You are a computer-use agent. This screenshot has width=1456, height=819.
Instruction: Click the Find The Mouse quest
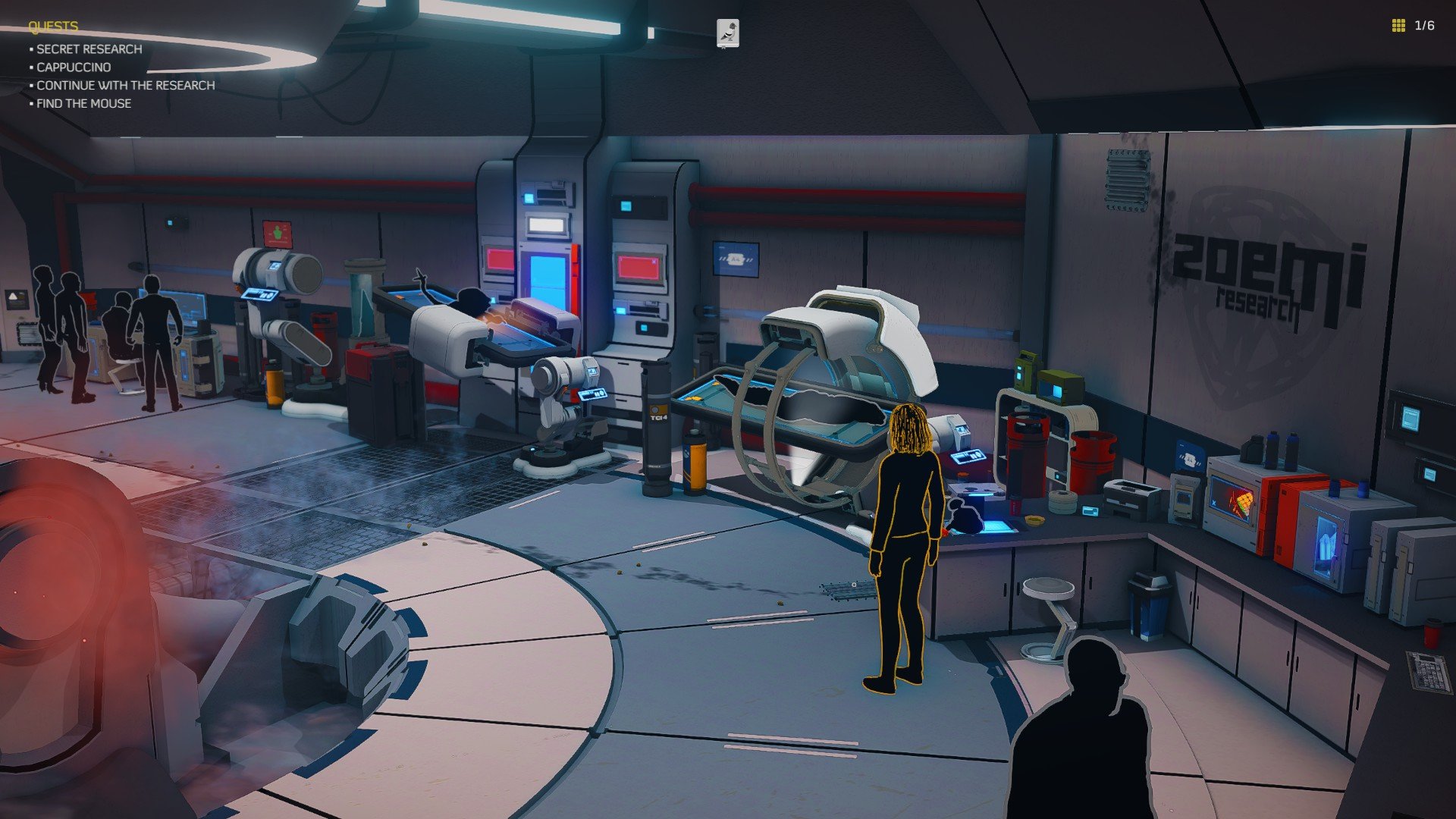pos(83,104)
